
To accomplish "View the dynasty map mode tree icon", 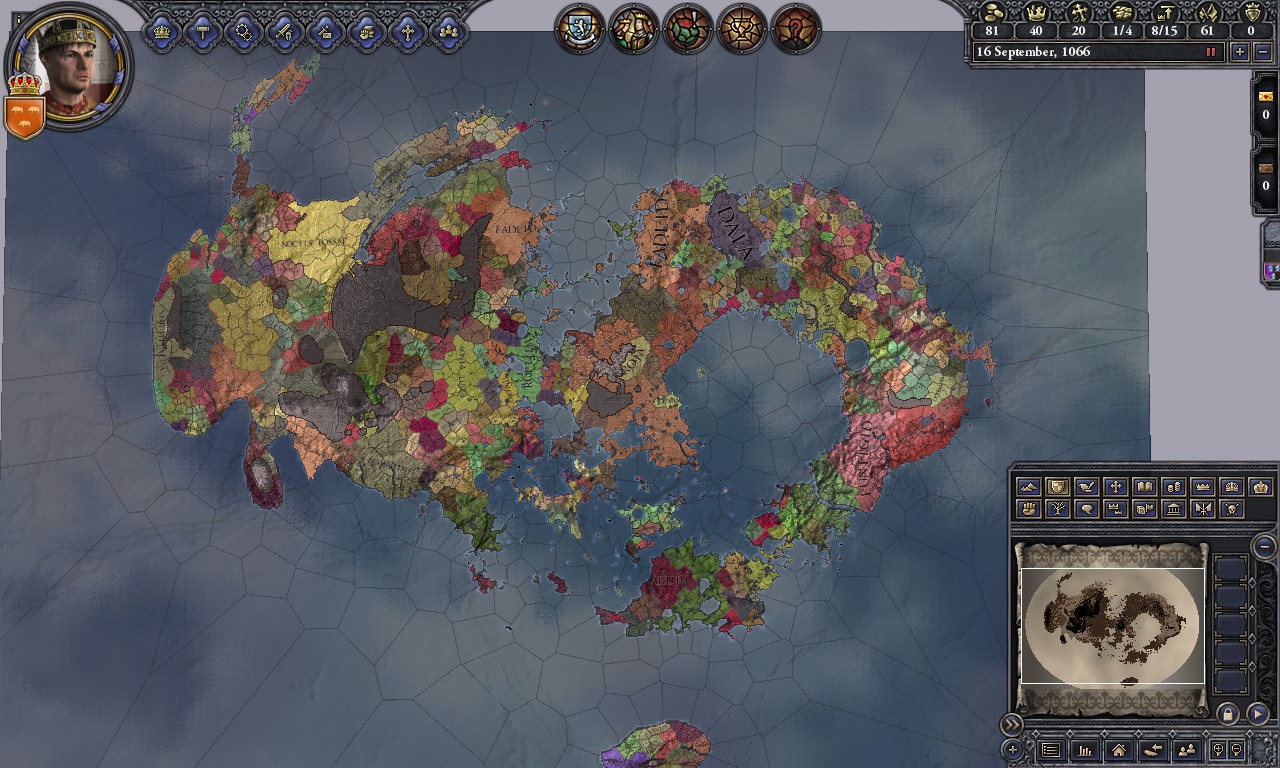I will pos(1057,509).
